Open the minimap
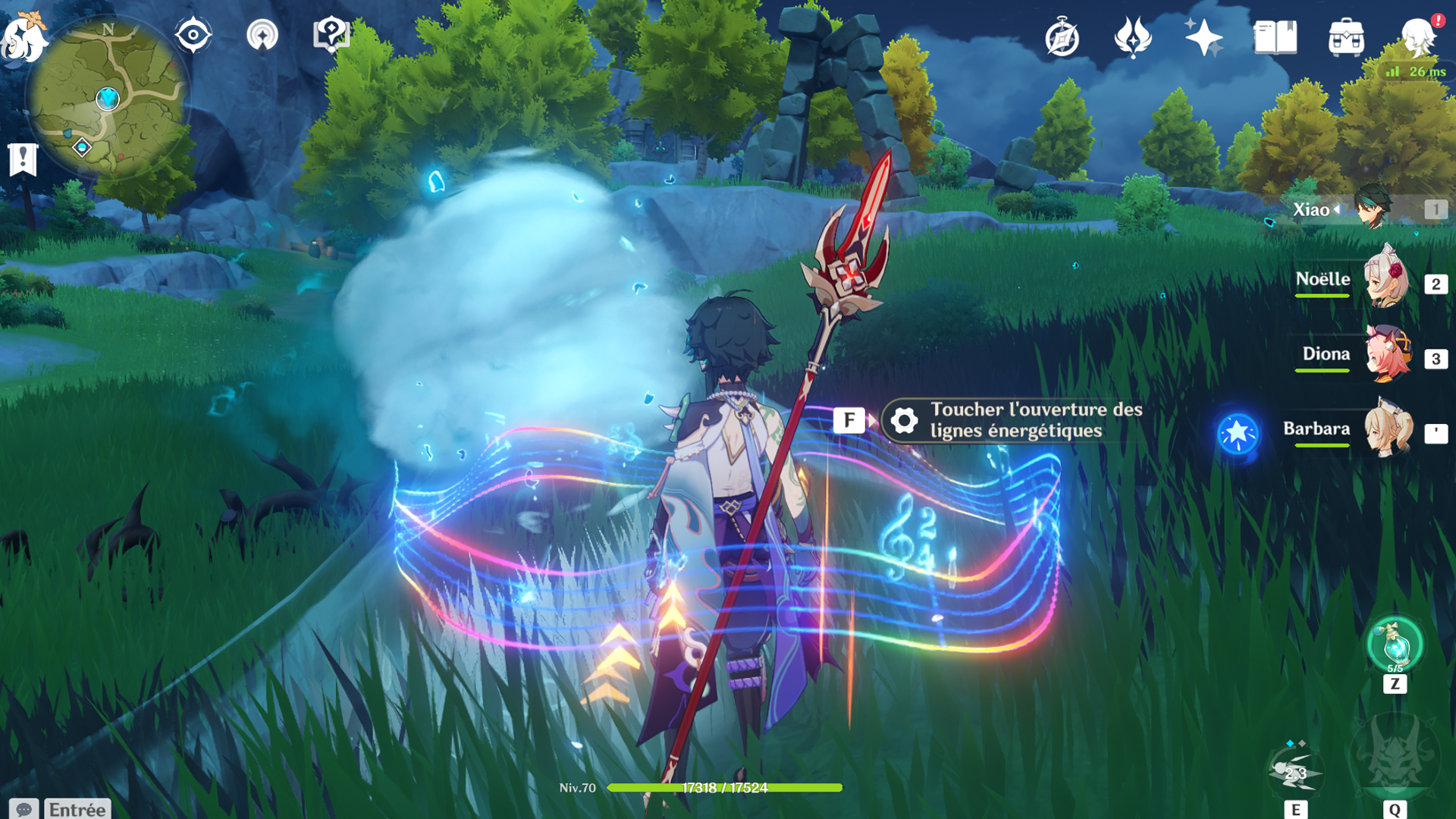 pos(108,97)
